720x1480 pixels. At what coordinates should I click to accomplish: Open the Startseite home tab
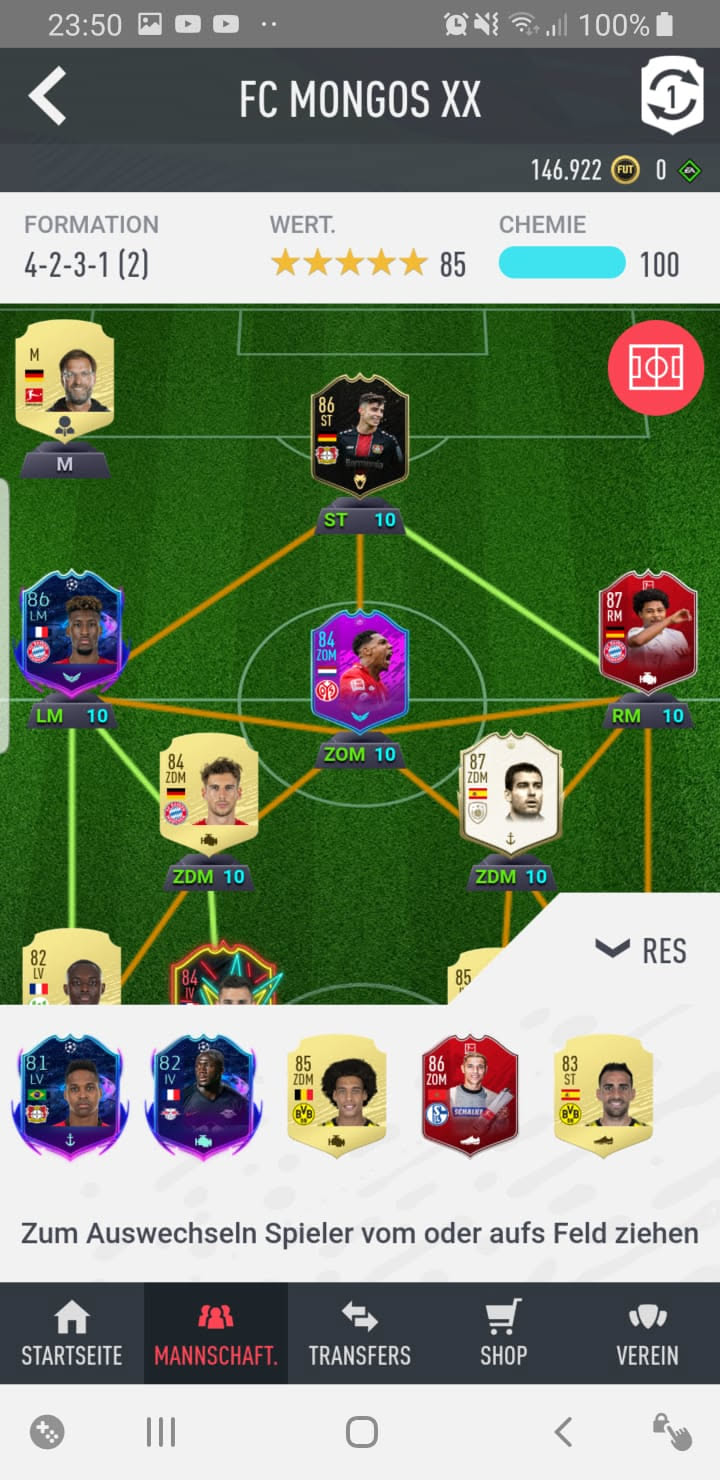point(72,1334)
